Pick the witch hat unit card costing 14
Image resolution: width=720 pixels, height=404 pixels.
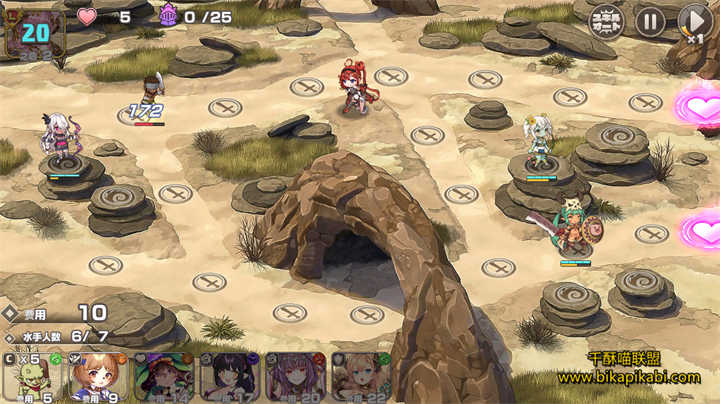click(x=163, y=378)
